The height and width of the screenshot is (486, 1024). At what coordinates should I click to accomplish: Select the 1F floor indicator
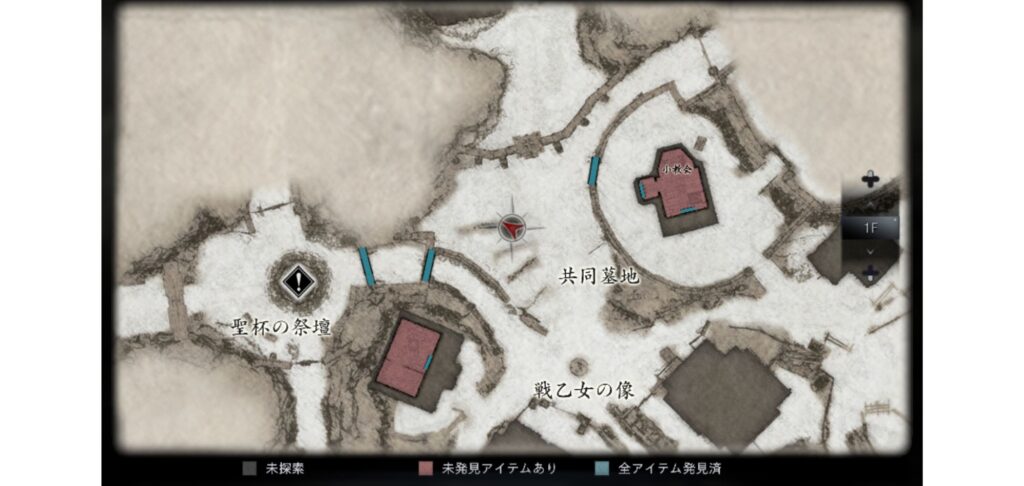[x=870, y=227]
